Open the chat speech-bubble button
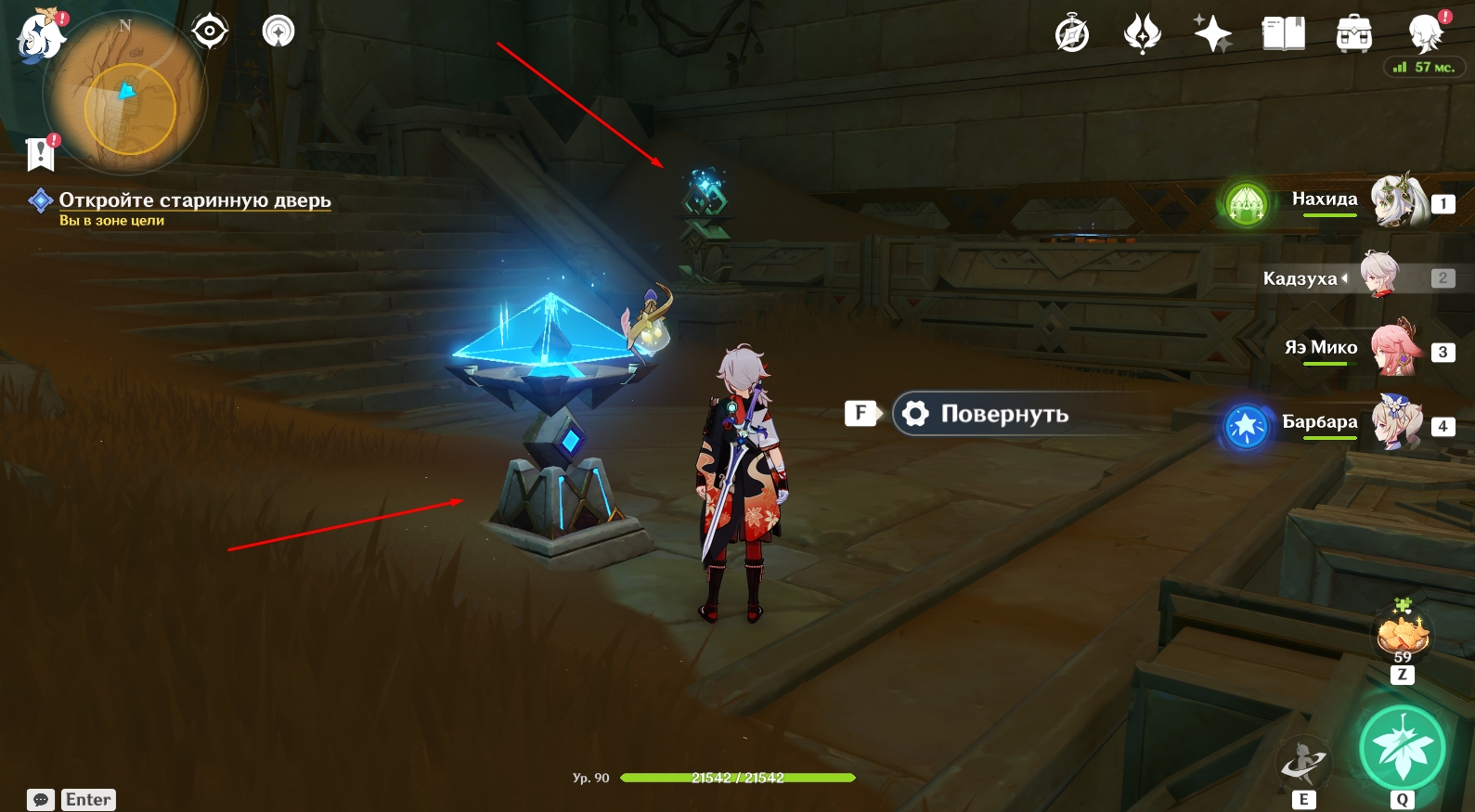Viewport: 1475px width, 812px height. point(41,800)
